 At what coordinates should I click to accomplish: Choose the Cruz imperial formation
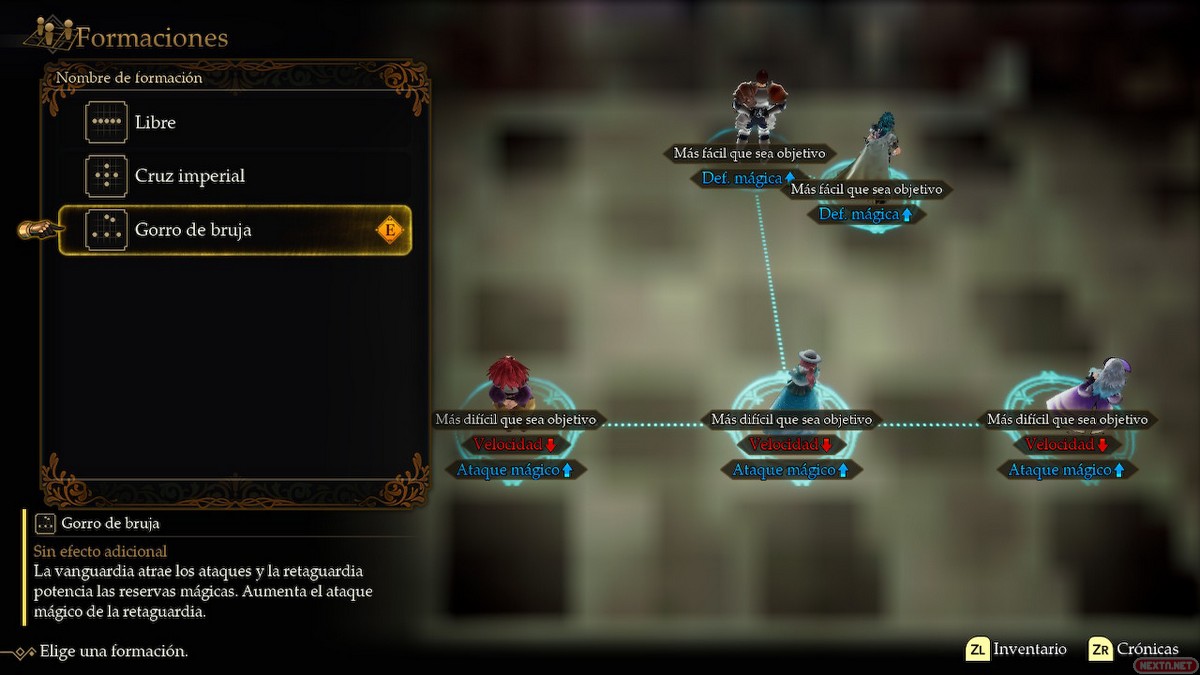(x=235, y=176)
